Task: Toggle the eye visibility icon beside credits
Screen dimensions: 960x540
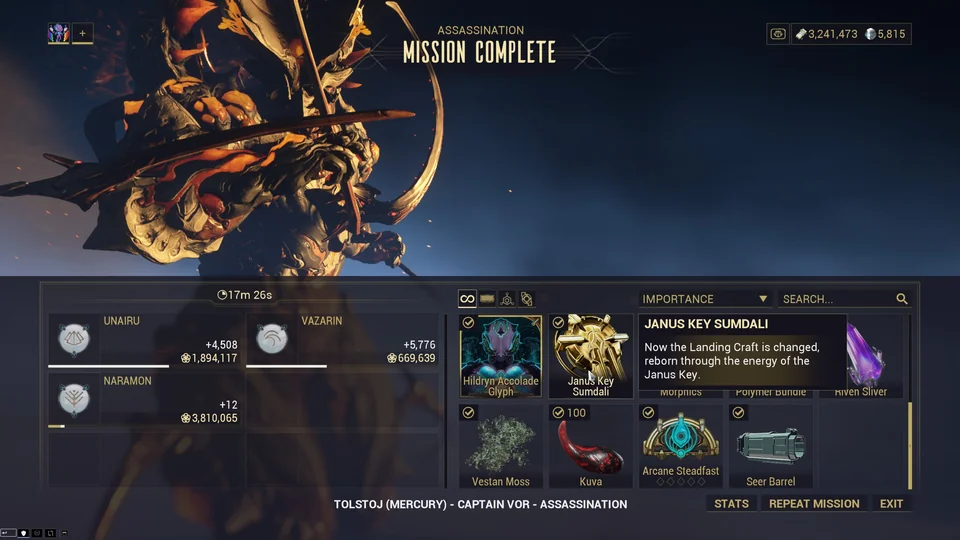Action: click(x=778, y=34)
